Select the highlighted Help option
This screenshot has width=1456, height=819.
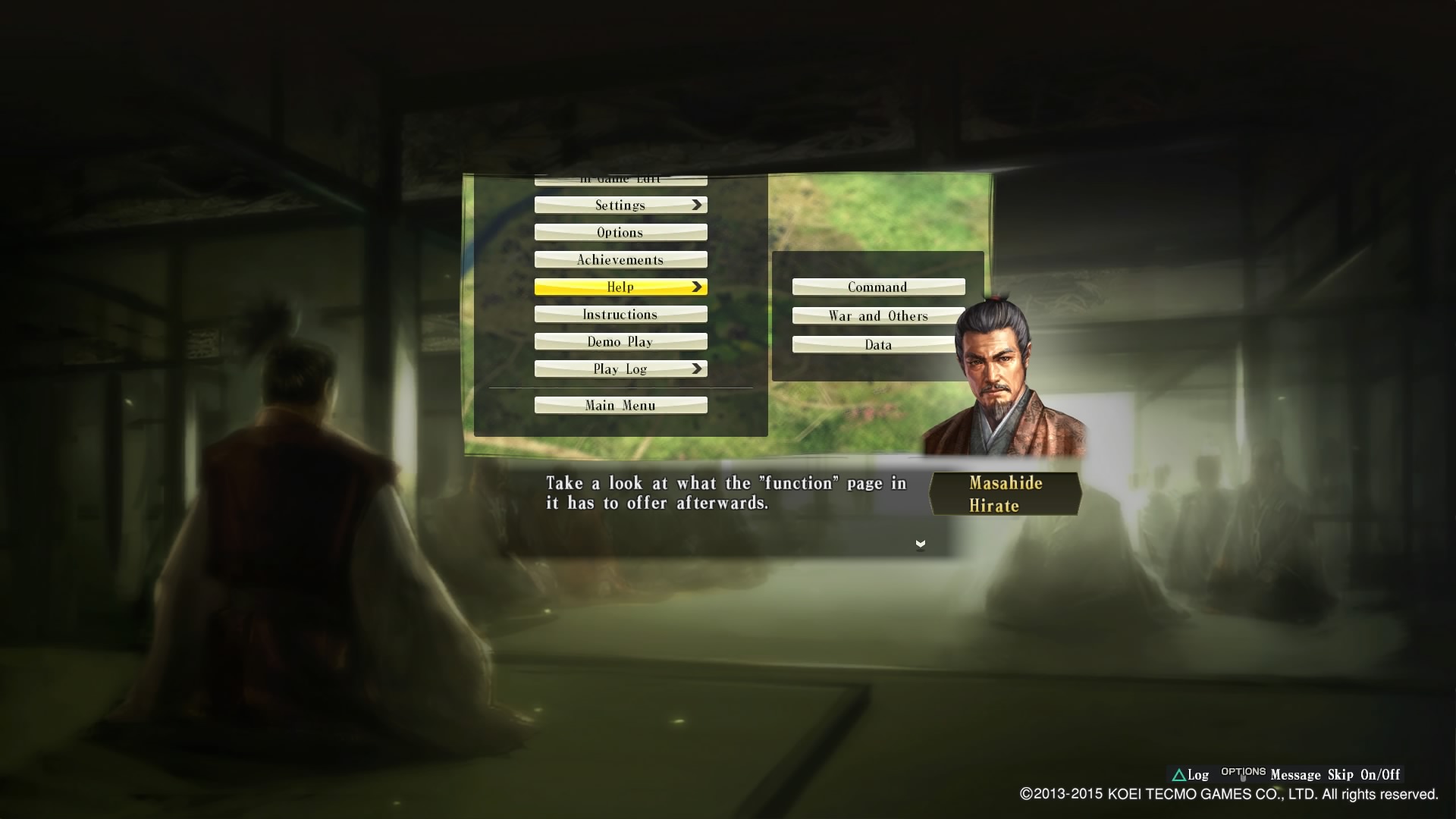click(620, 287)
